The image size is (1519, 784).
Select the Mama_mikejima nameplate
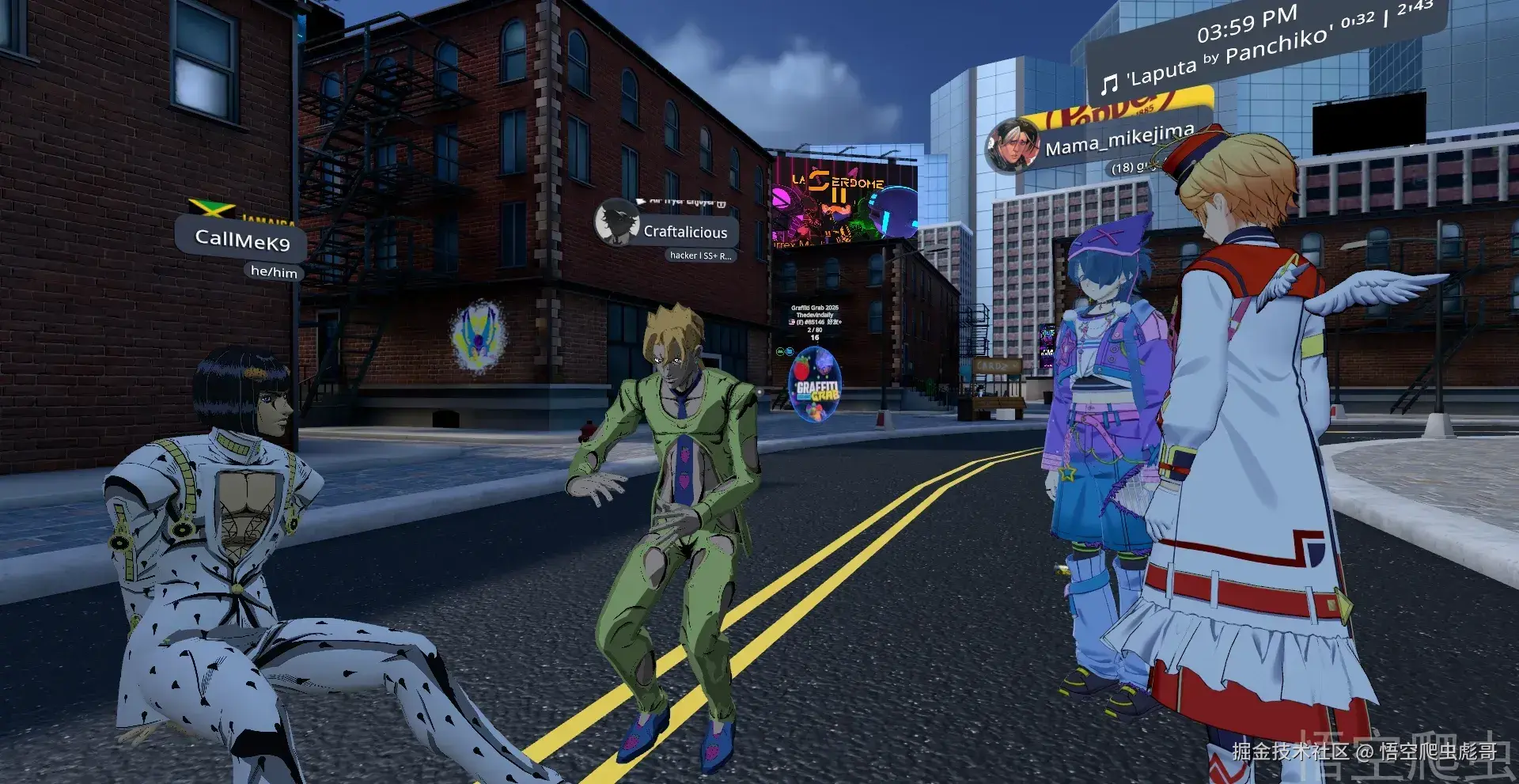tap(1119, 141)
